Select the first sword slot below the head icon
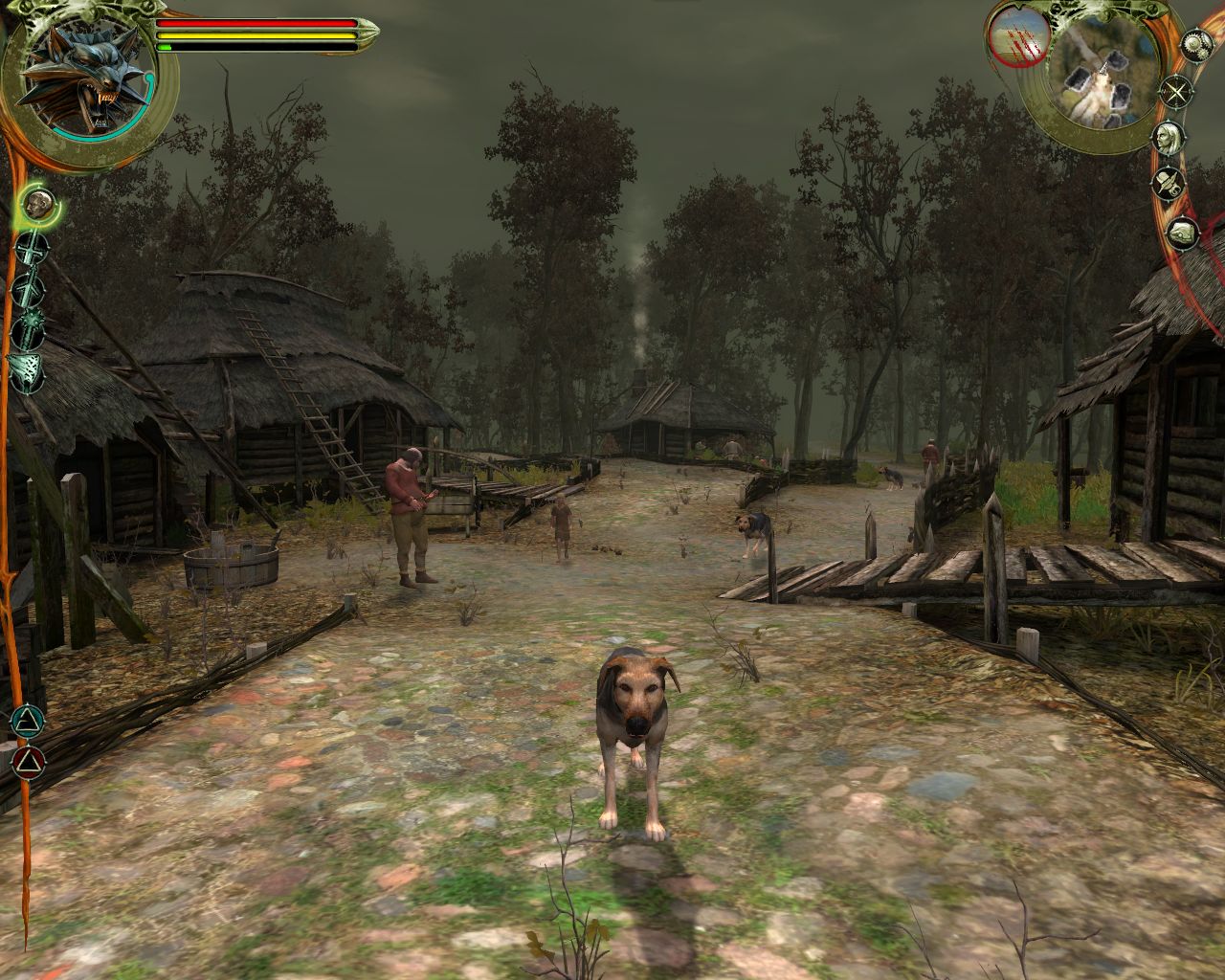This screenshot has width=1225, height=980. pyautogui.click(x=33, y=249)
